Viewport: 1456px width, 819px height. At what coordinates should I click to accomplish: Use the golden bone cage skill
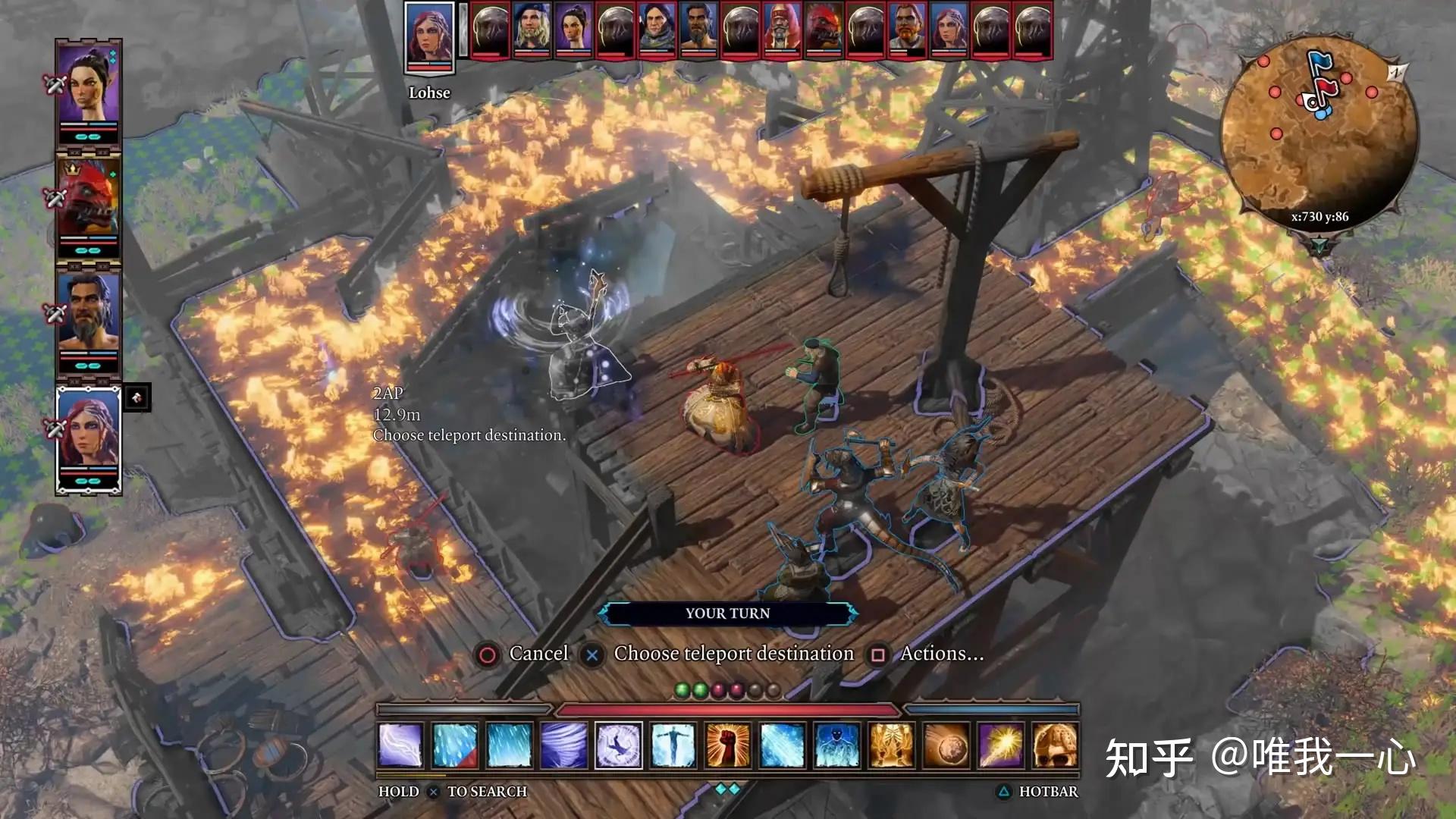tap(891, 745)
